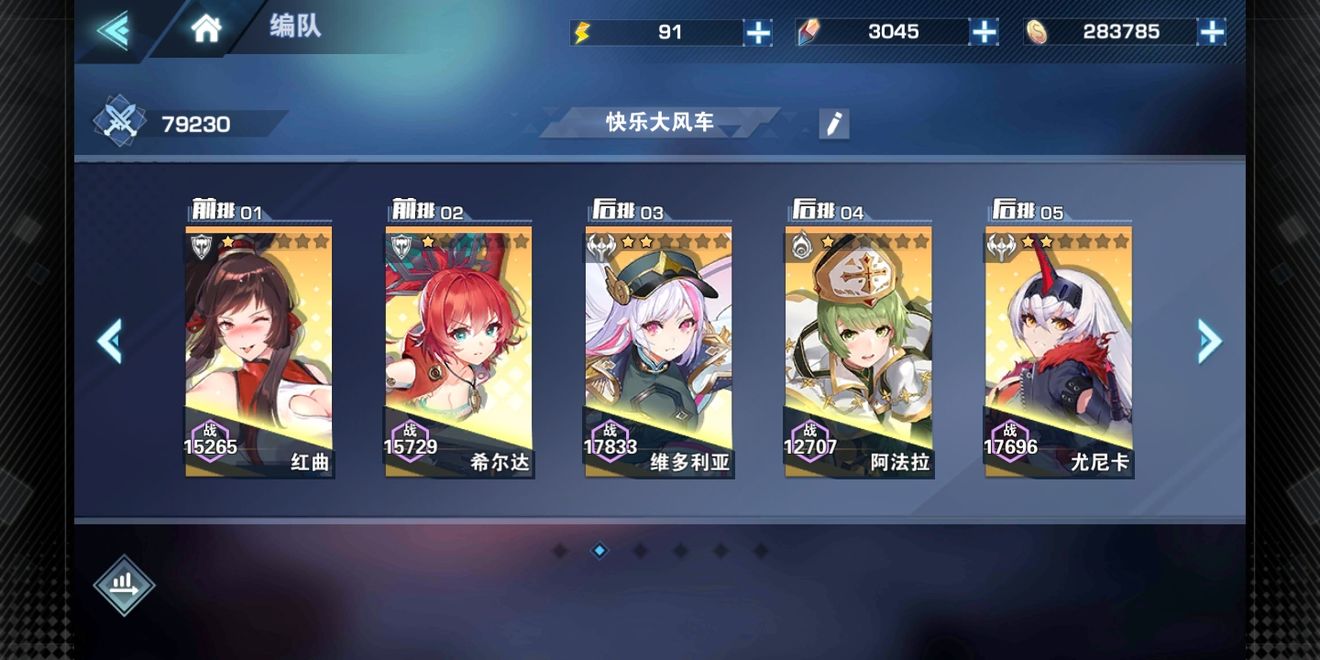Jump to the last team page dot
1320x660 pixels.
pyautogui.click(x=760, y=550)
